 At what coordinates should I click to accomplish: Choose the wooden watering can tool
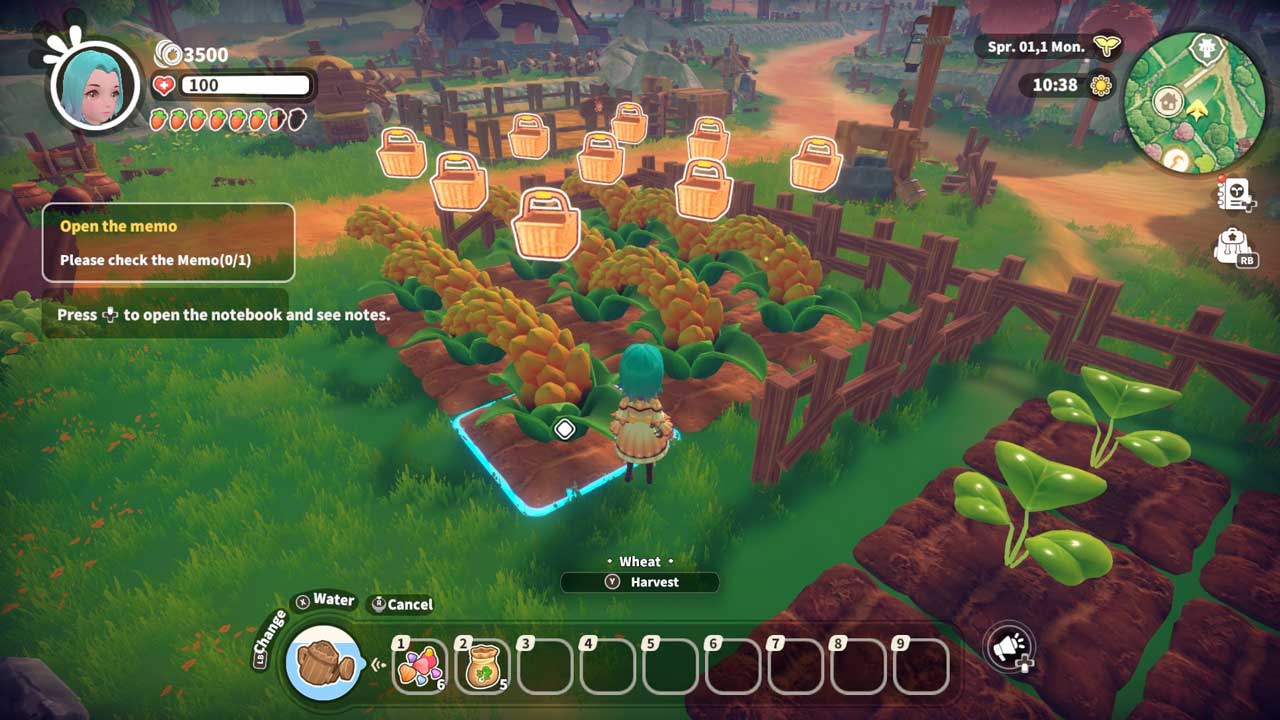click(322, 663)
